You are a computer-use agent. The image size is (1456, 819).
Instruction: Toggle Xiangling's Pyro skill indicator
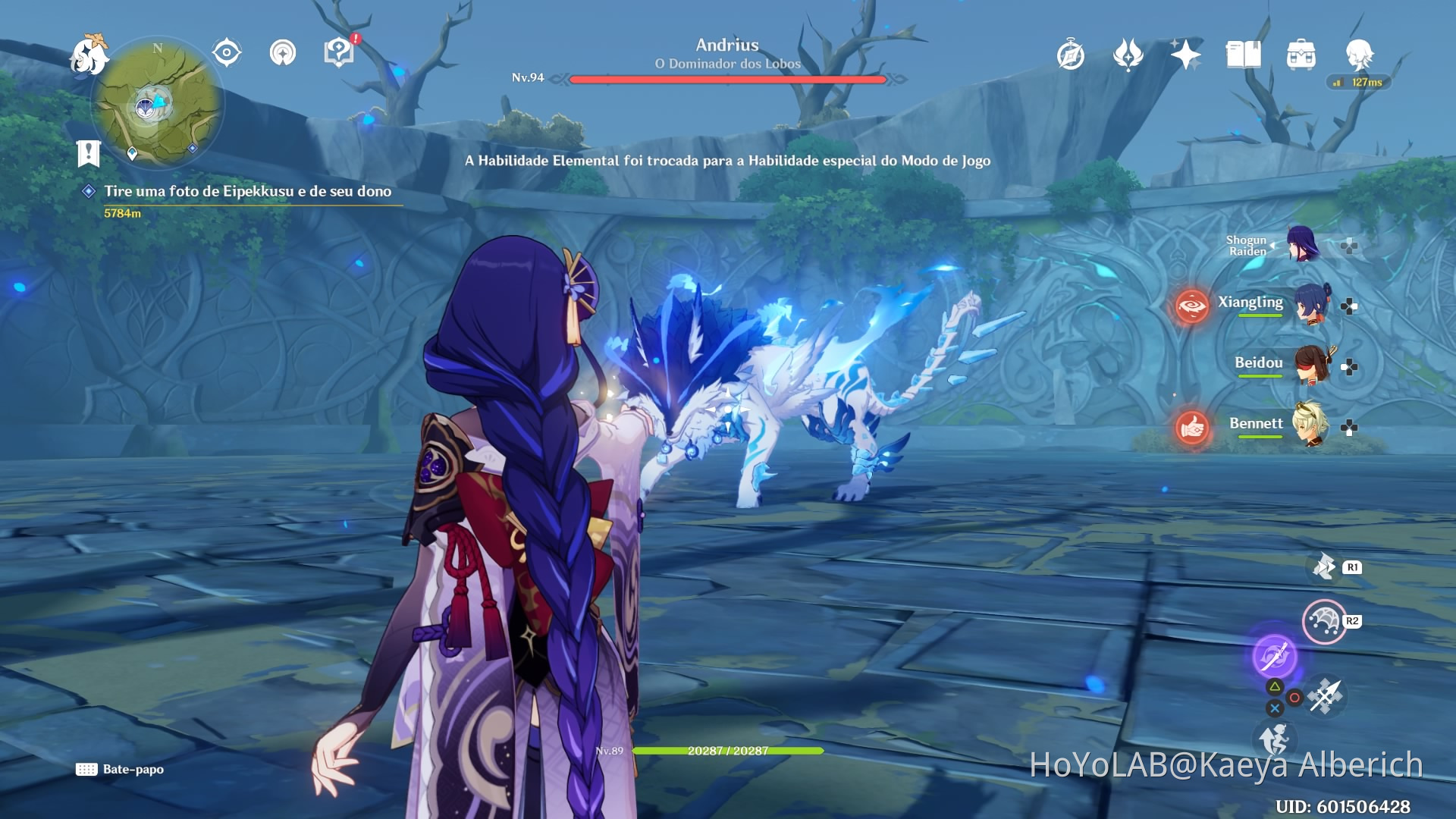click(1192, 306)
